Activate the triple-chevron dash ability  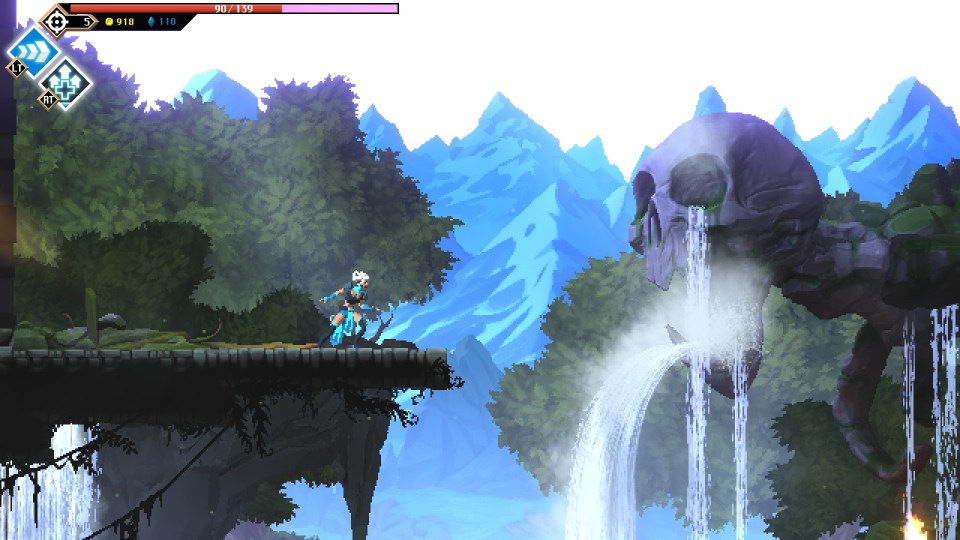pyautogui.click(x=33, y=50)
